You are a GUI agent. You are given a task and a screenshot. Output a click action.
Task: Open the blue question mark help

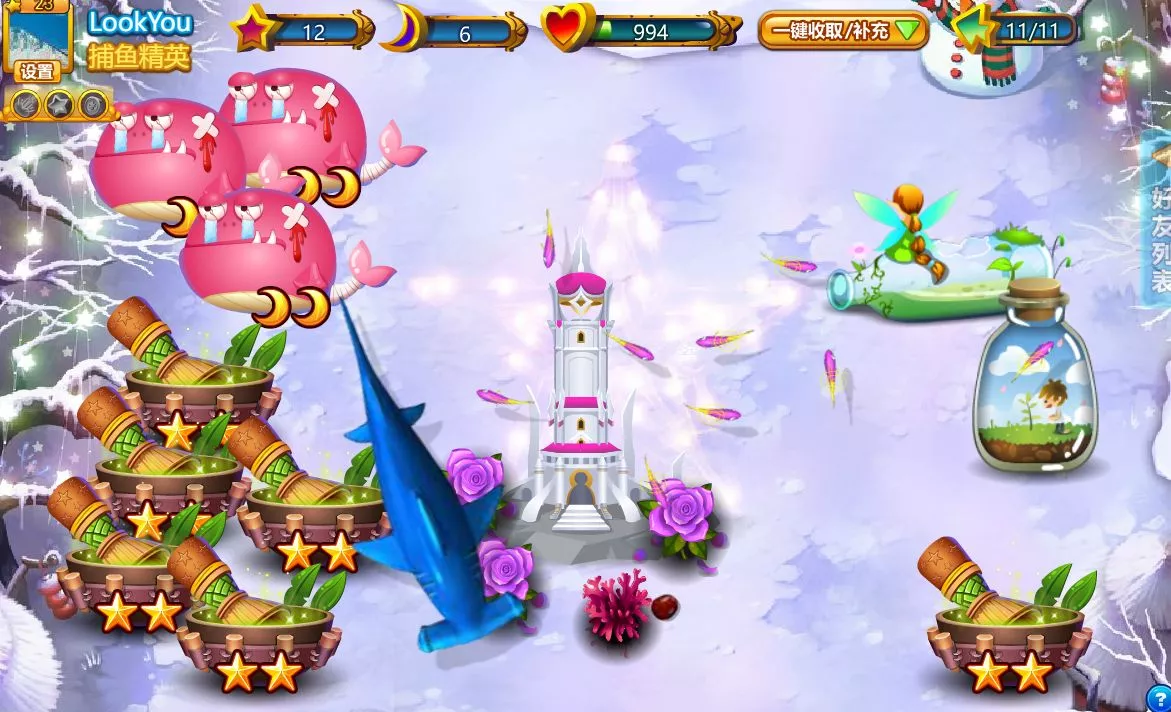click(x=1159, y=699)
